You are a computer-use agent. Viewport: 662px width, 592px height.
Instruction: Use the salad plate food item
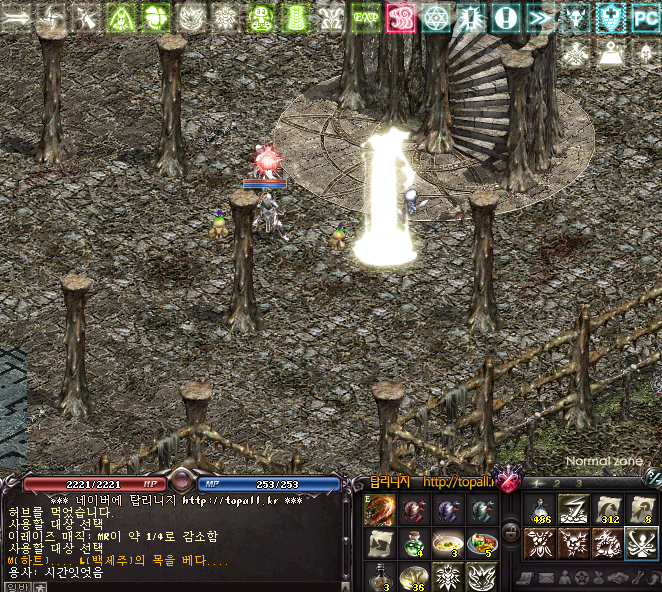pyautogui.click(x=480, y=543)
